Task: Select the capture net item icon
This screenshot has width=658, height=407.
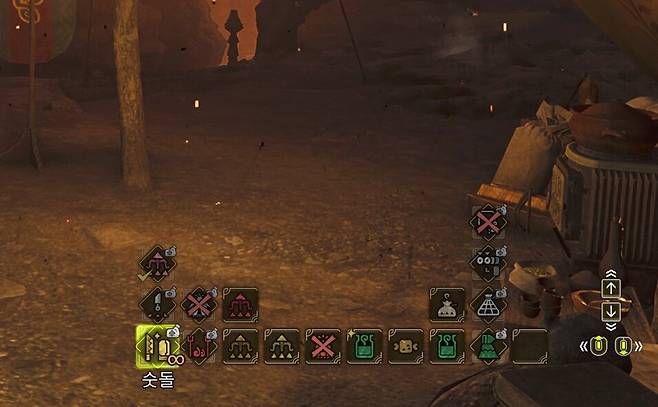Action: coord(488,304)
